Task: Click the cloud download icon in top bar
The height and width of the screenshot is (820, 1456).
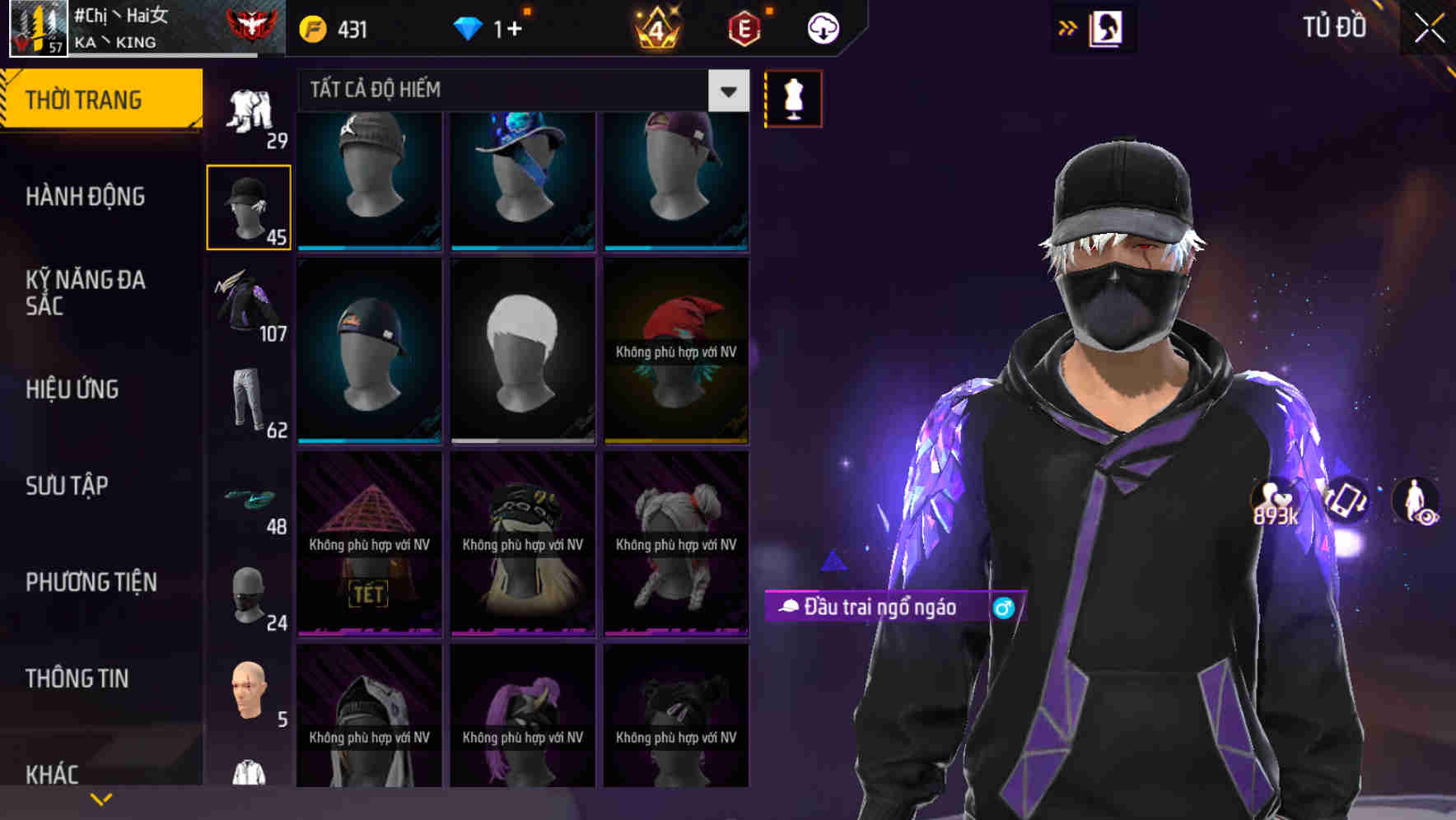Action: [x=823, y=27]
